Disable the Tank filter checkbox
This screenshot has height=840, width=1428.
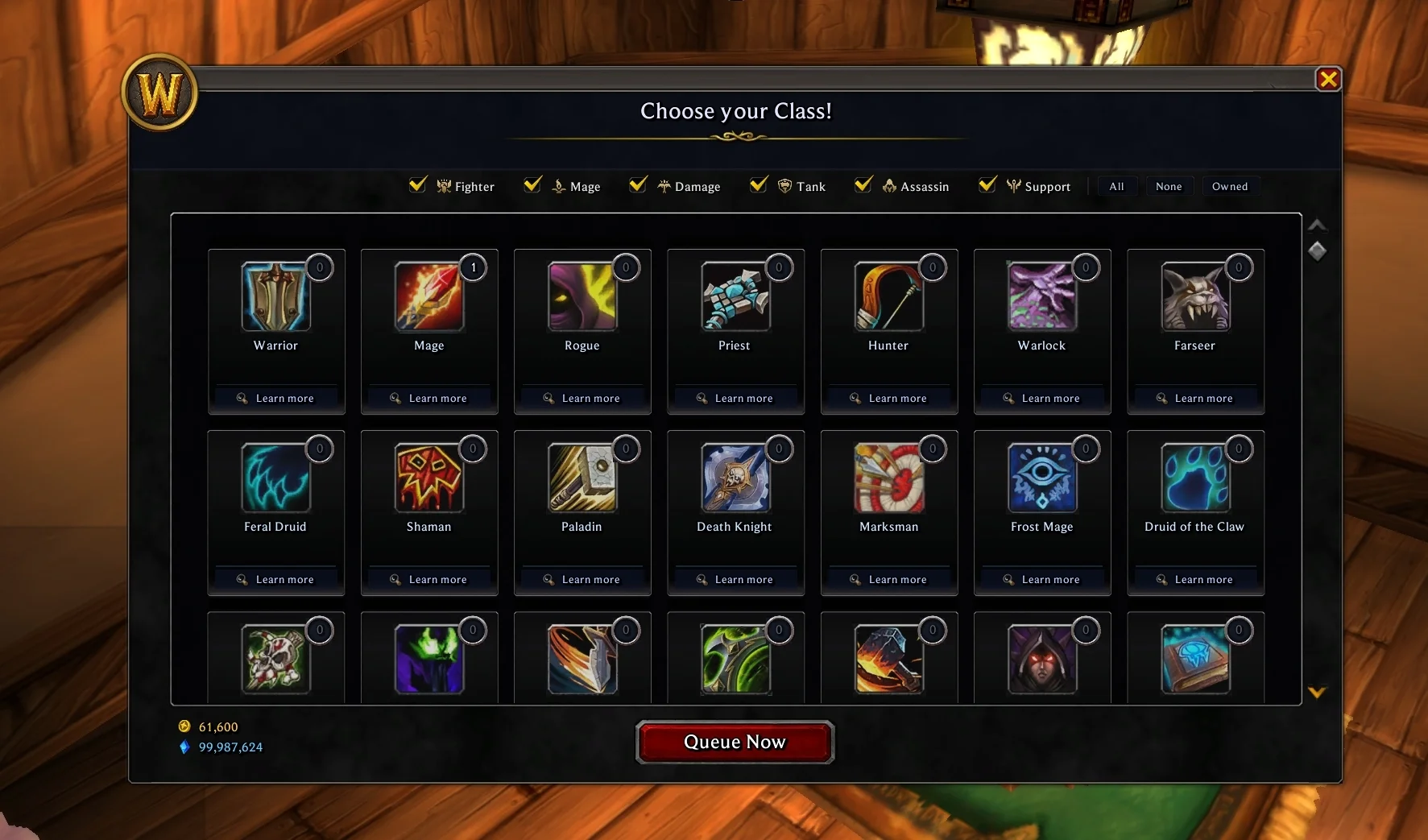point(758,184)
